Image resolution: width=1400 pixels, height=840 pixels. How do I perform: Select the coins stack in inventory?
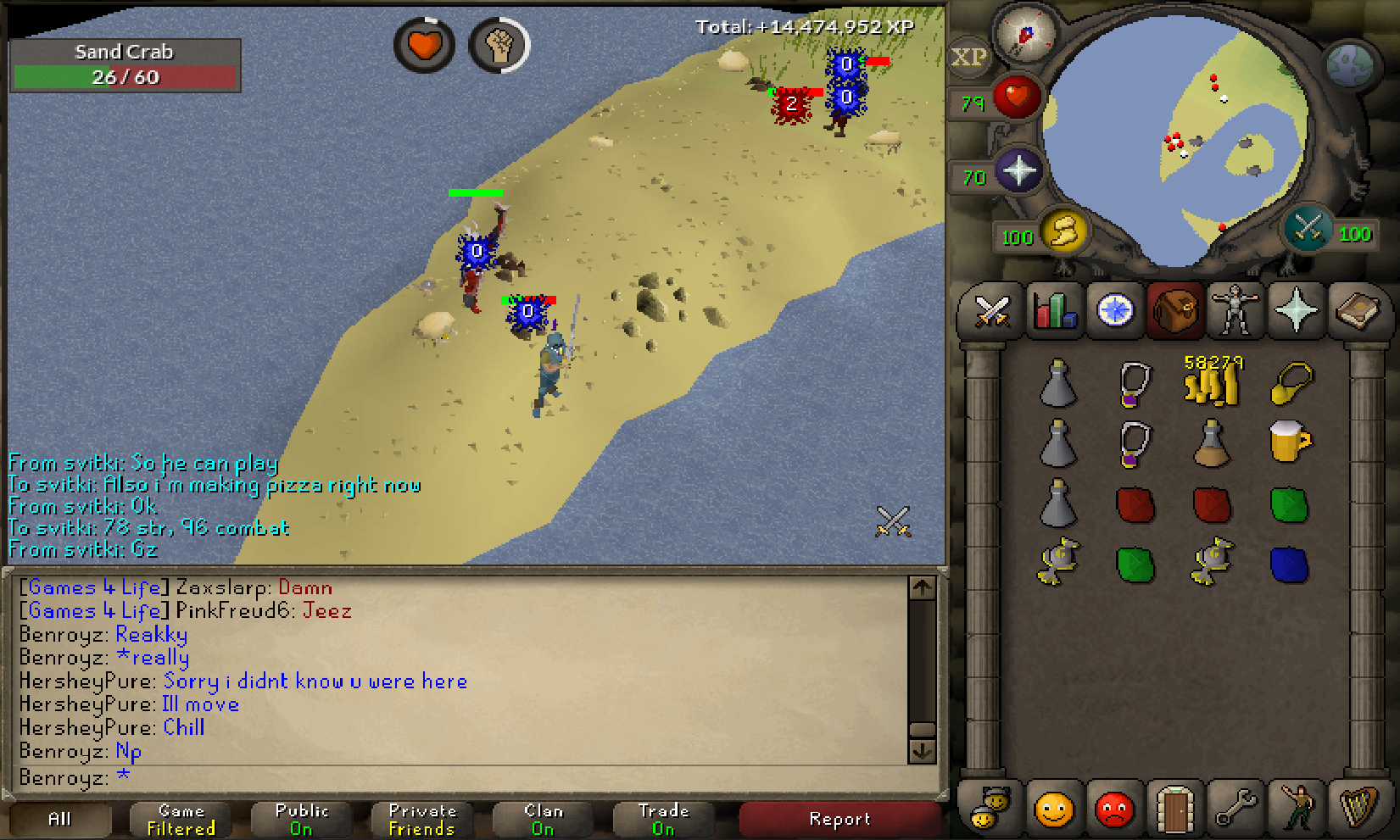[x=1212, y=383]
